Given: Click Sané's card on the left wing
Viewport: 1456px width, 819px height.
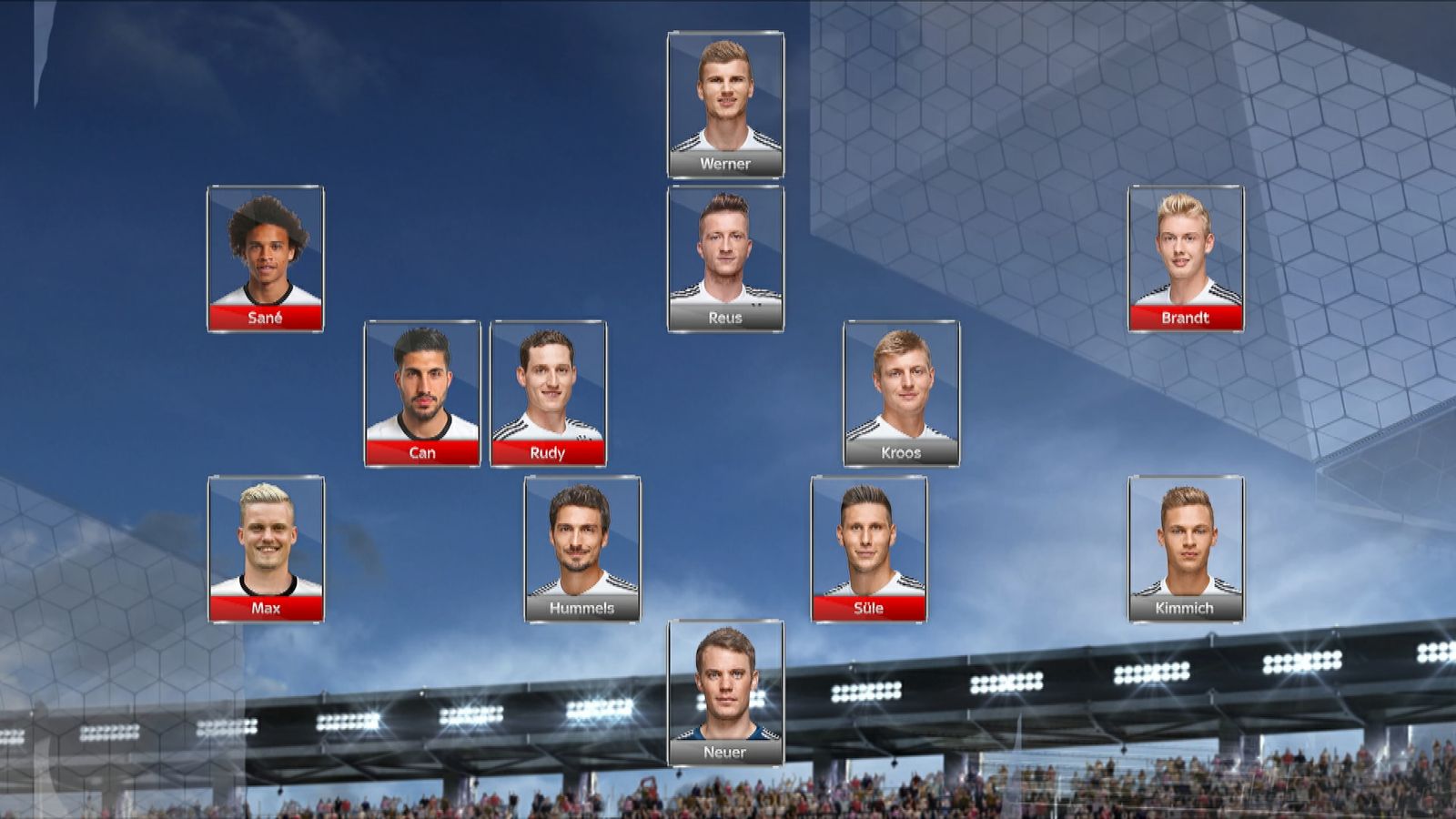Looking at the screenshot, I should click(266, 258).
